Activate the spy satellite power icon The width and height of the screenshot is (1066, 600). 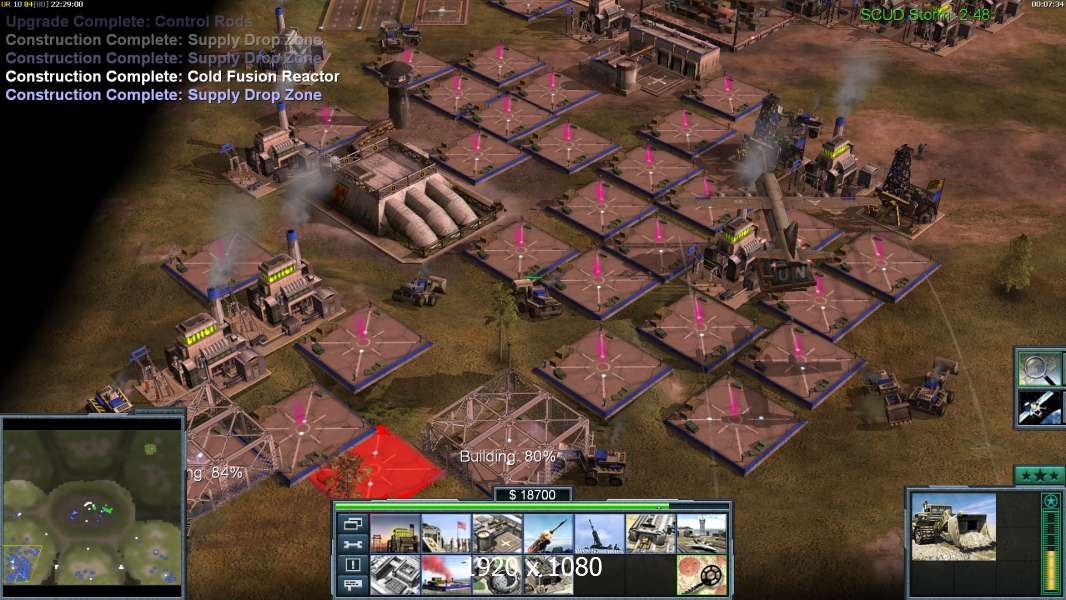pos(1040,406)
